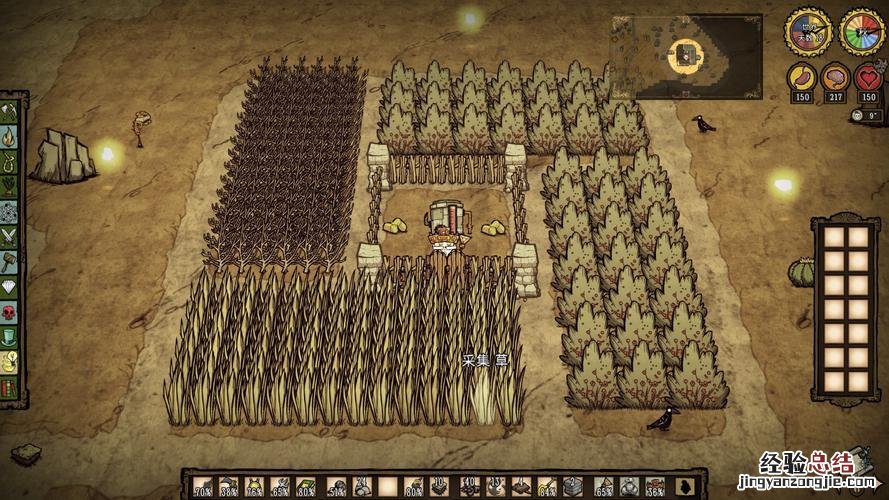Open the flame Light crafting tab
Viewport: 889px width, 500px height.
[x=11, y=136]
